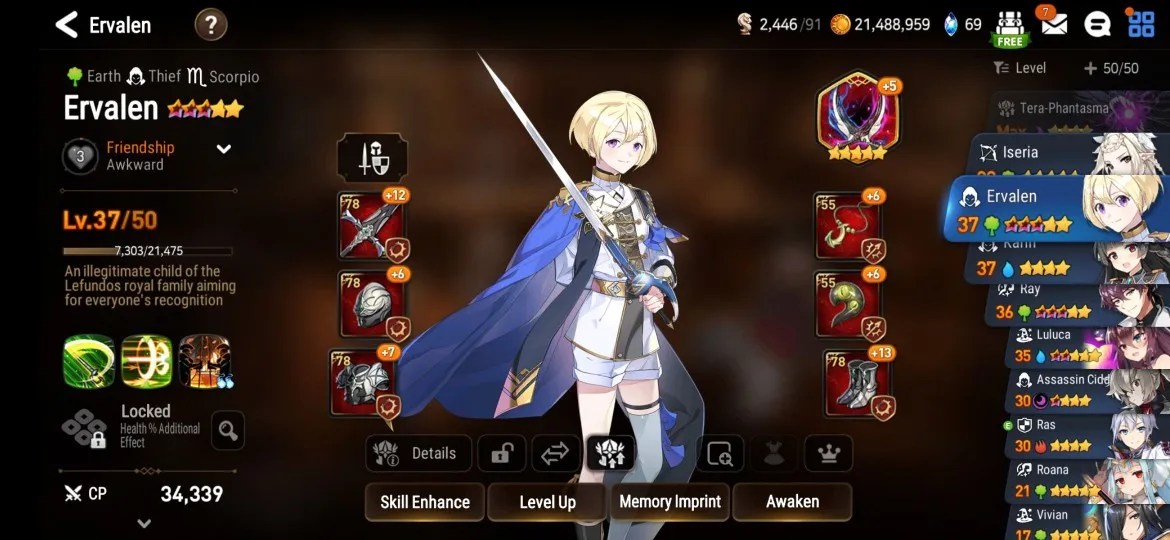Open the equipped artifact with +5 badge
Viewport: 1170px width, 540px height.
point(857,116)
